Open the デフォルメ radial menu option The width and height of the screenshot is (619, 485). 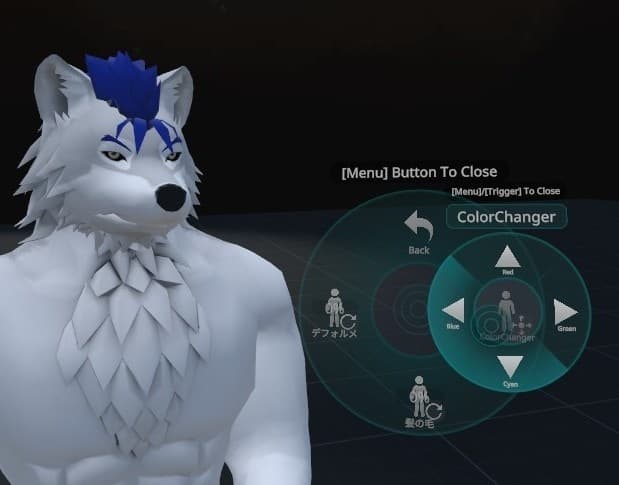pyautogui.click(x=336, y=314)
